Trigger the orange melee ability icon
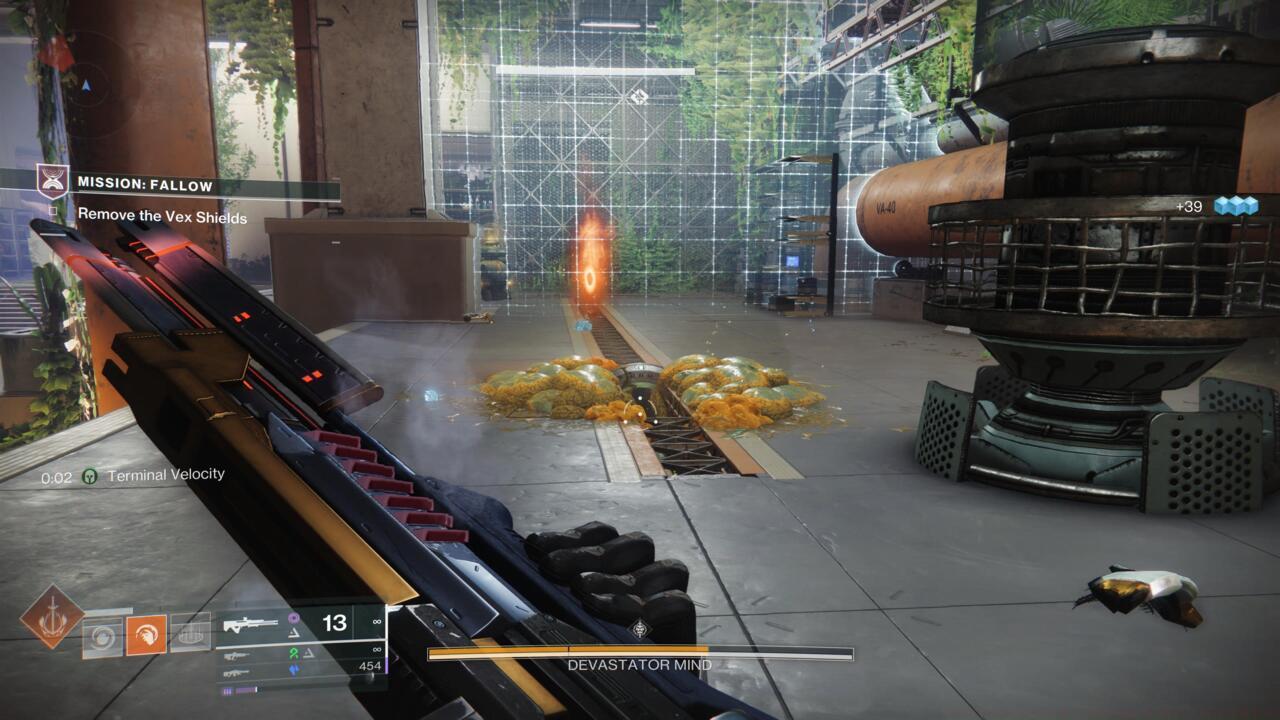 [146, 635]
